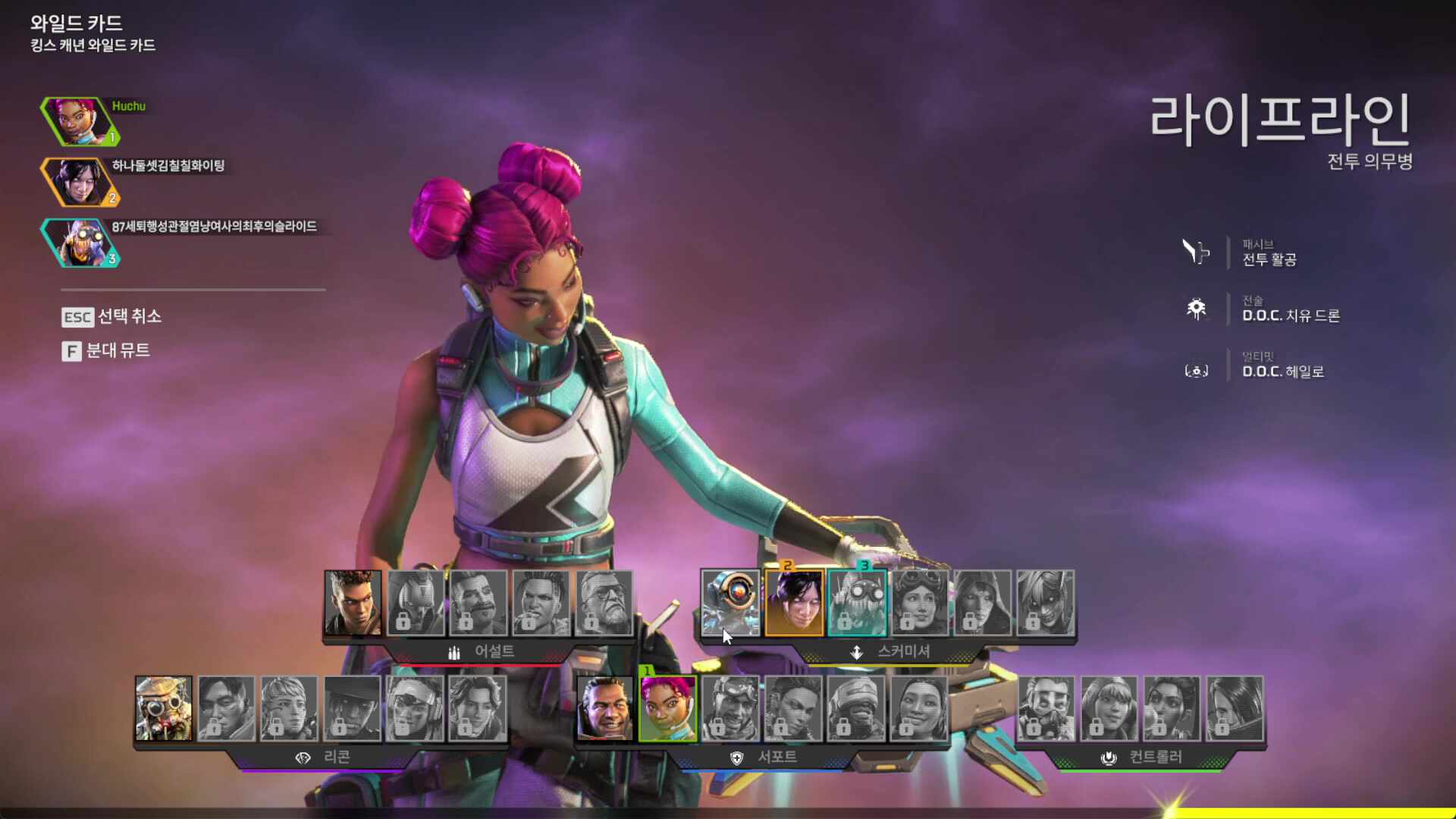Choose the Pathfinder legend portrait
The width and height of the screenshot is (1456, 819).
point(730,603)
